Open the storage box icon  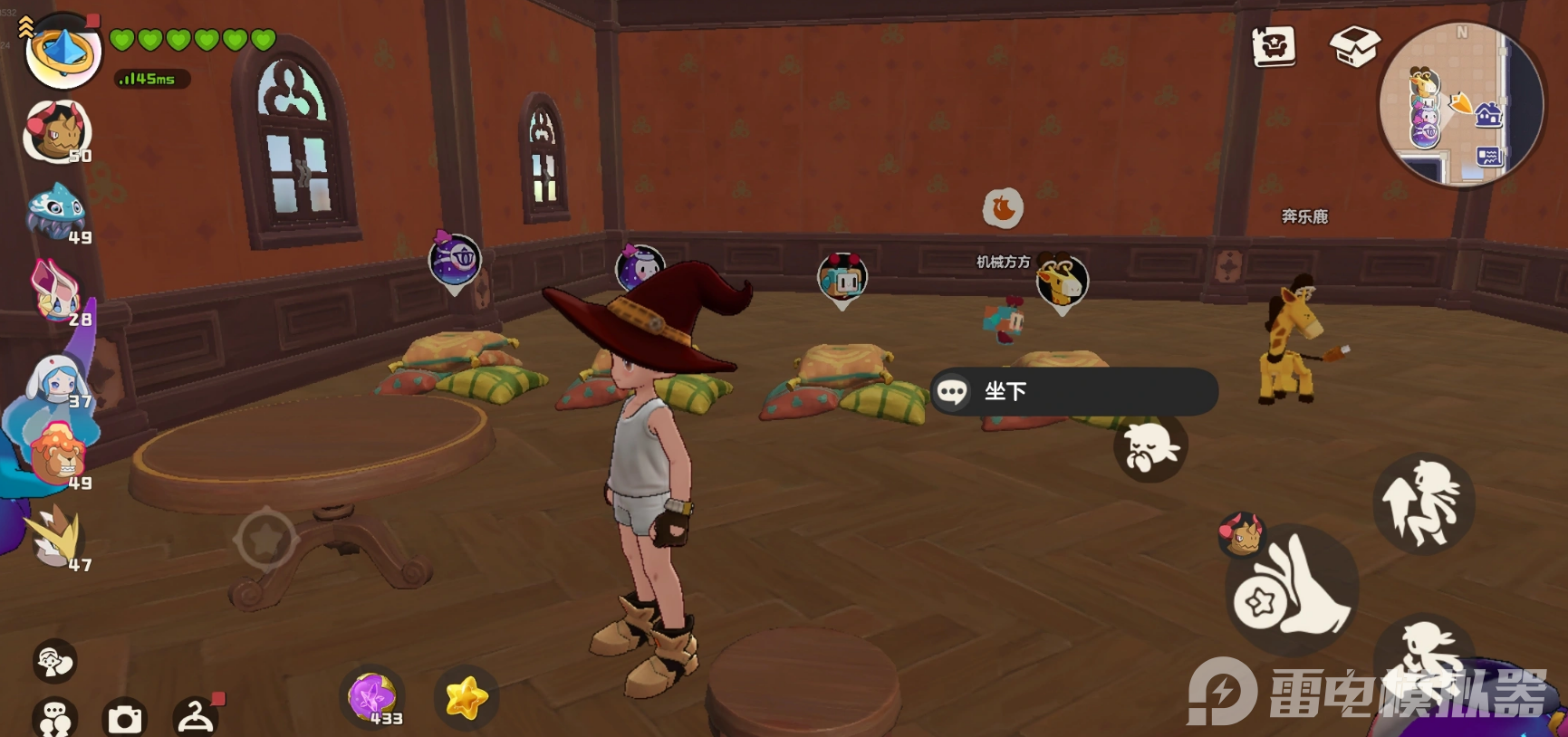click(x=1353, y=45)
